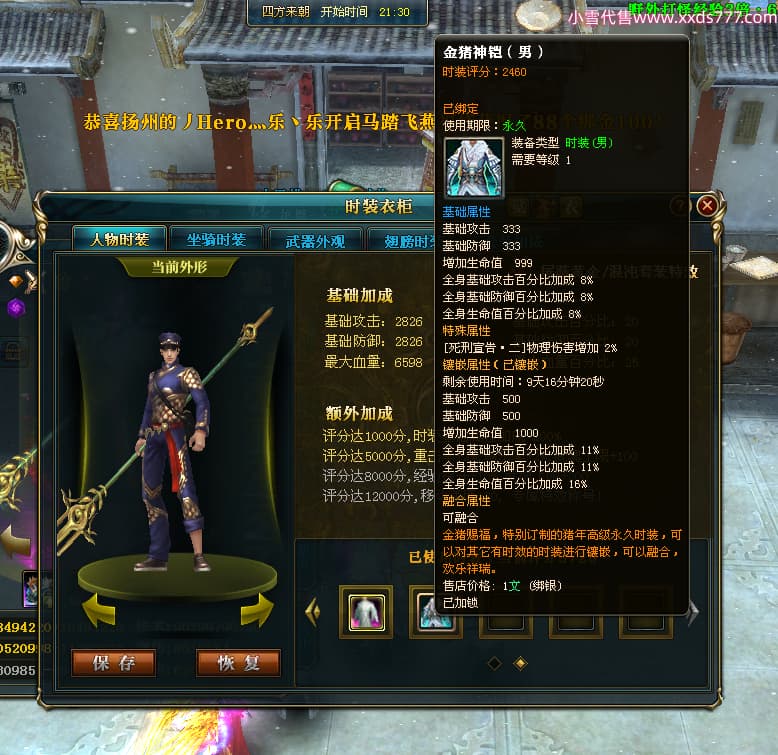The image size is (778, 755).
Task: Go to previous costume page arrow
Action: (x=313, y=611)
